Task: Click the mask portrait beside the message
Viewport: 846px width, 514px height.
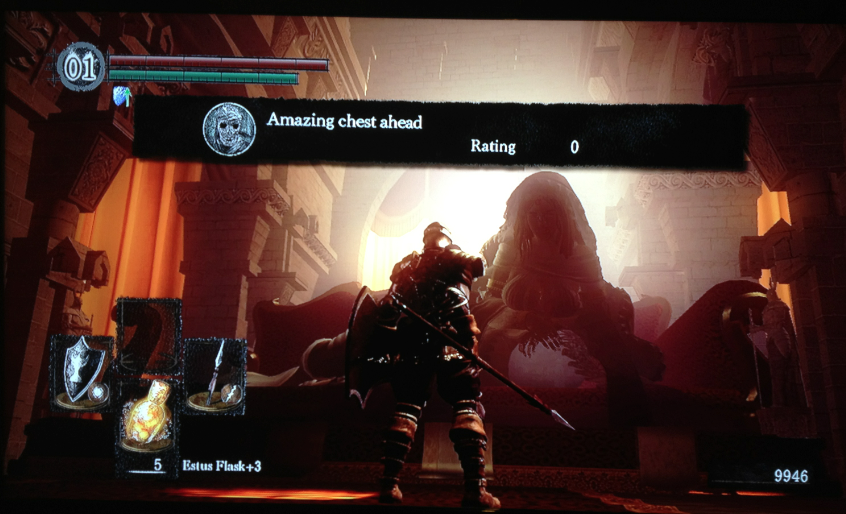Action: 229,130
